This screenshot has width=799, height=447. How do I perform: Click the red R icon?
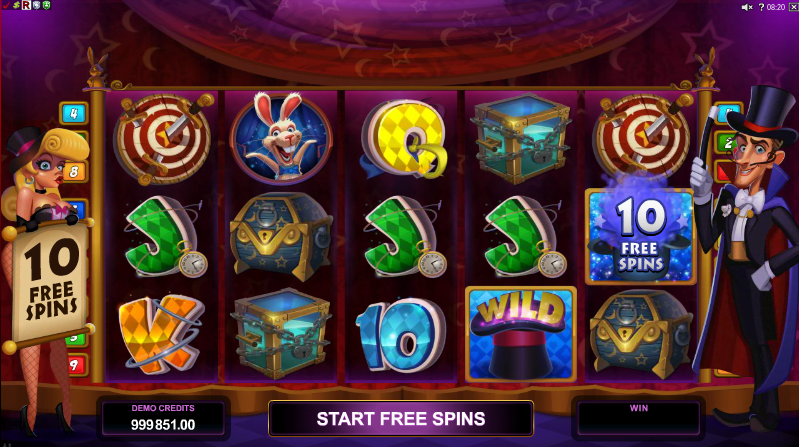pos(28,6)
